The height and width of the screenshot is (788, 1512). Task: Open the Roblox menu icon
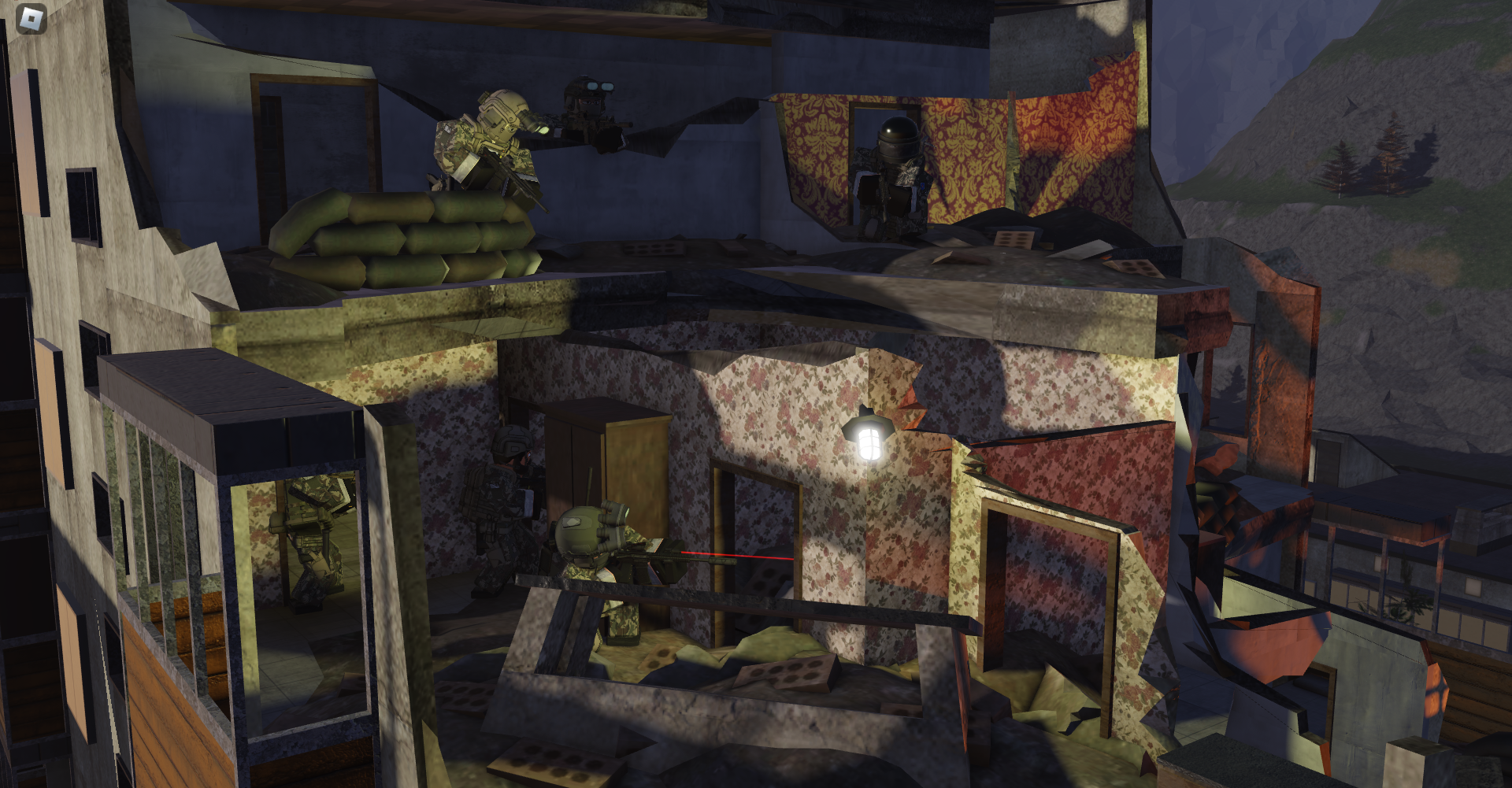pos(31,19)
